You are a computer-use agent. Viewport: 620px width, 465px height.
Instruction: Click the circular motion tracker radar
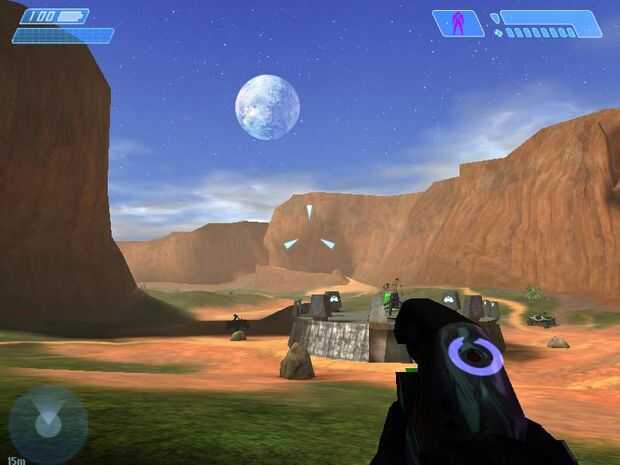(x=48, y=424)
